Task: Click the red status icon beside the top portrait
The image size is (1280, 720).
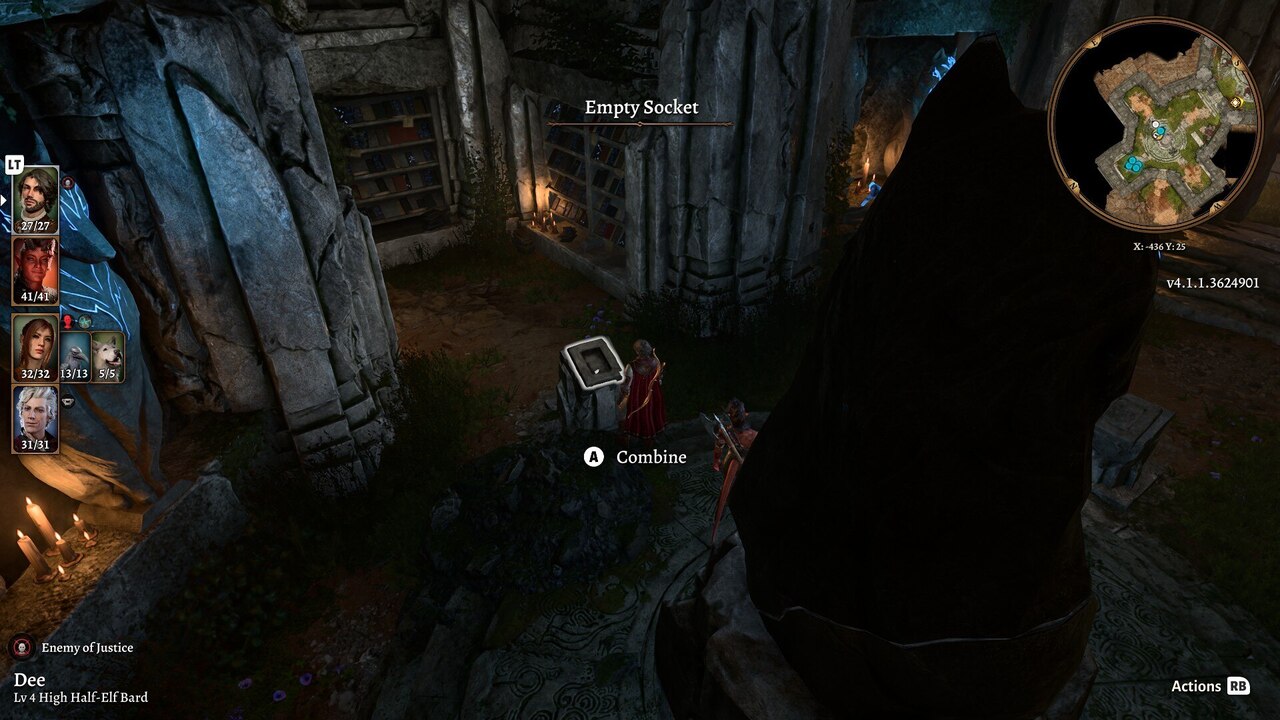Action: pyautogui.click(x=67, y=182)
